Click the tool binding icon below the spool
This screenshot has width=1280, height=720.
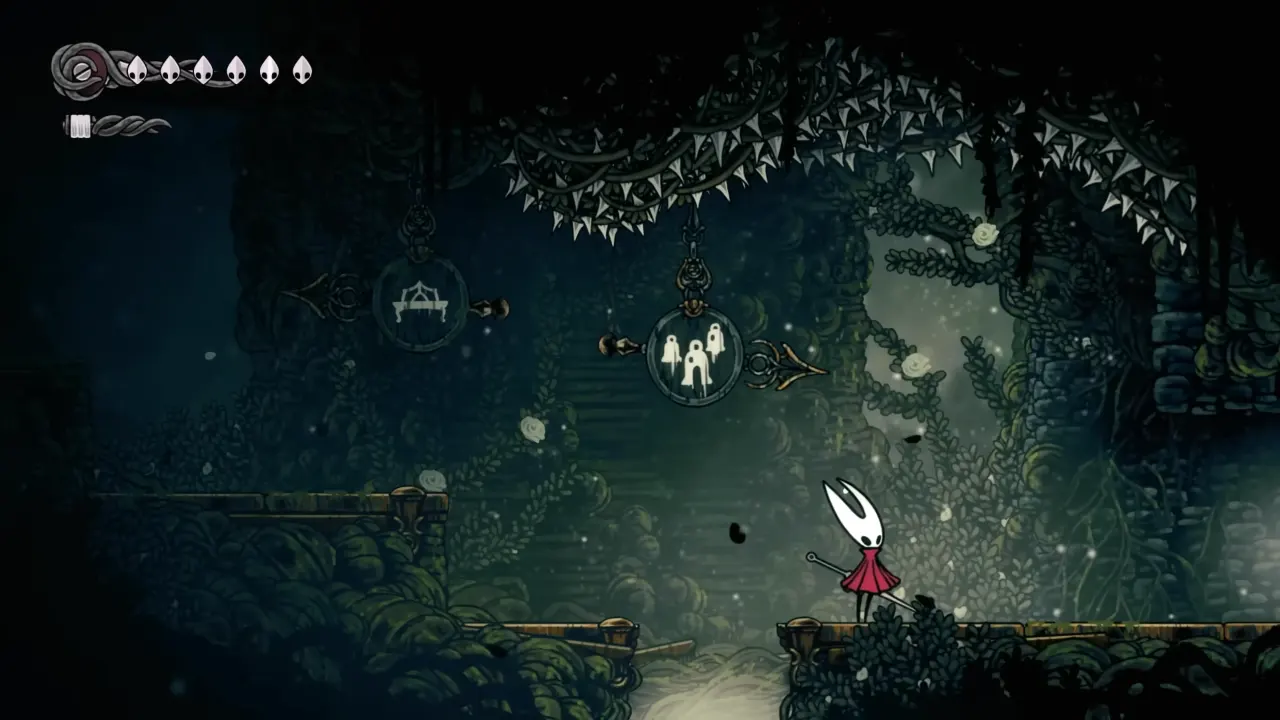79,126
